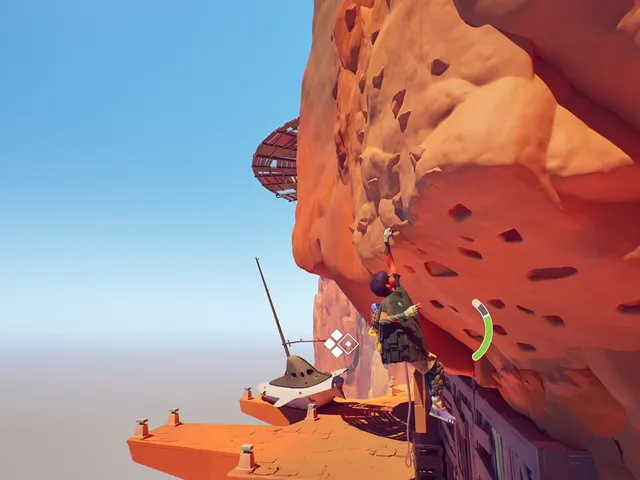Click the diamond-shaped piton indicator icon

click(x=340, y=343)
